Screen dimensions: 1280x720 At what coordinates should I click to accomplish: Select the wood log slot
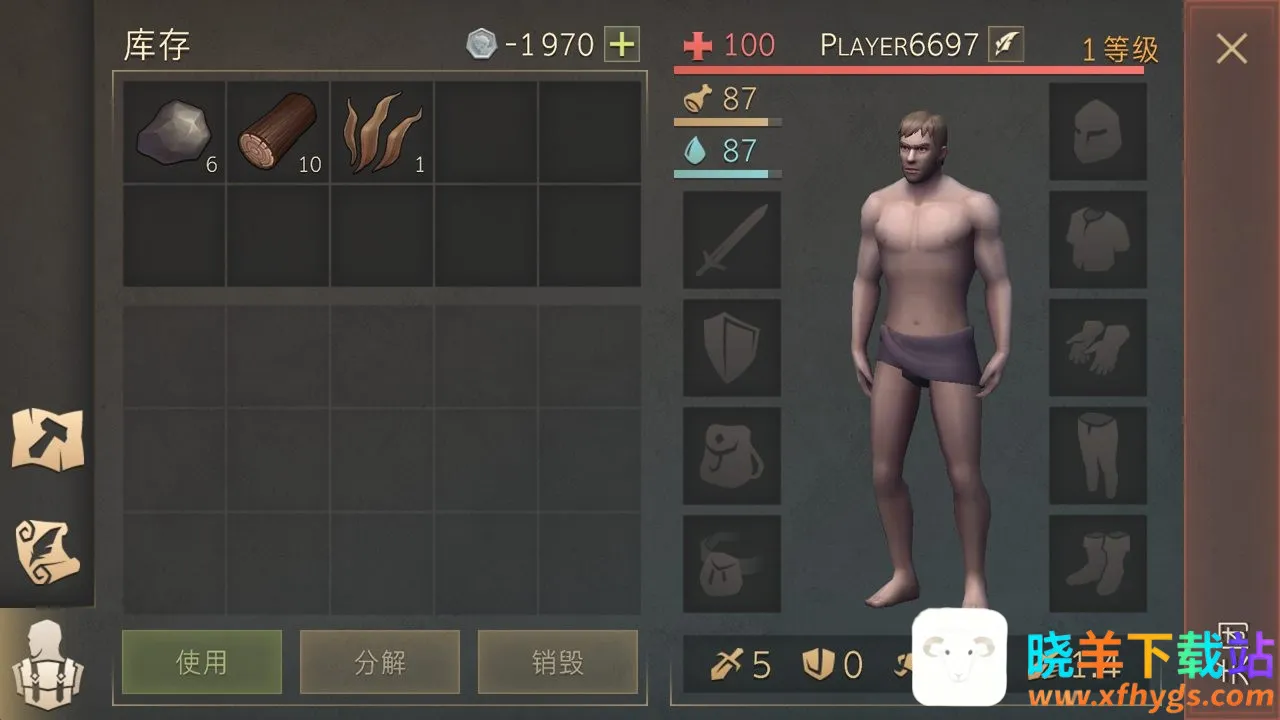tap(279, 133)
